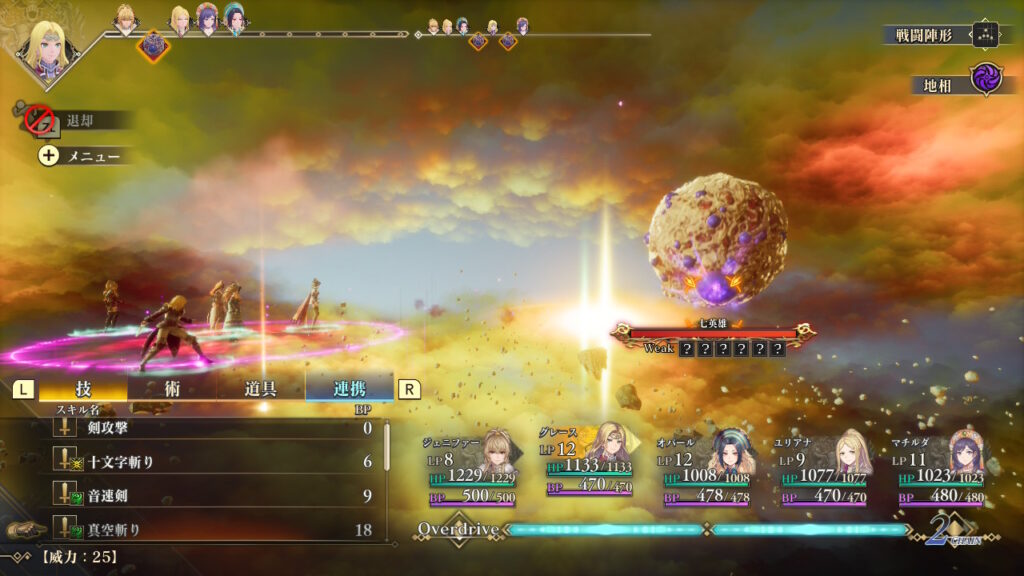Choose 退却 to retreat from battle
This screenshot has width=1024, height=576.
(78, 120)
